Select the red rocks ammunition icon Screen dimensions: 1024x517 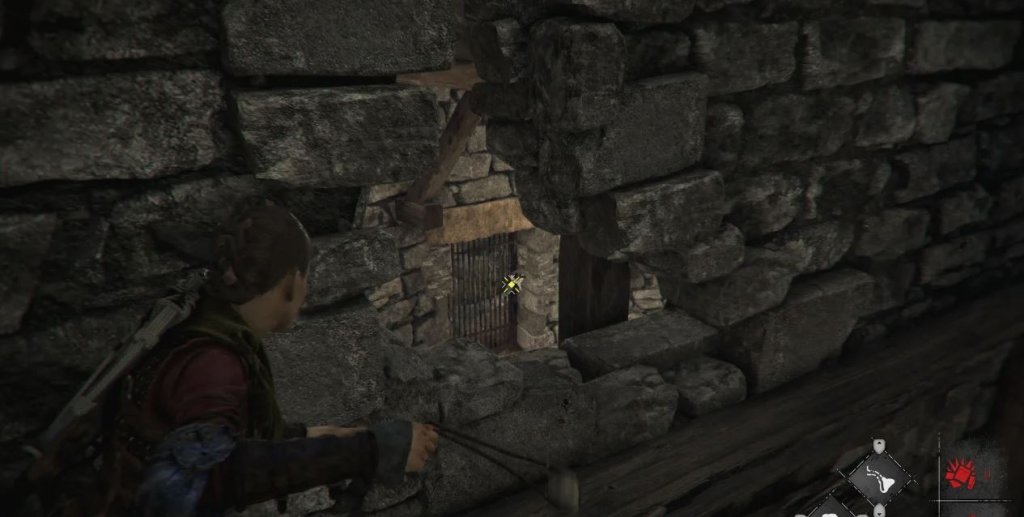coord(960,473)
